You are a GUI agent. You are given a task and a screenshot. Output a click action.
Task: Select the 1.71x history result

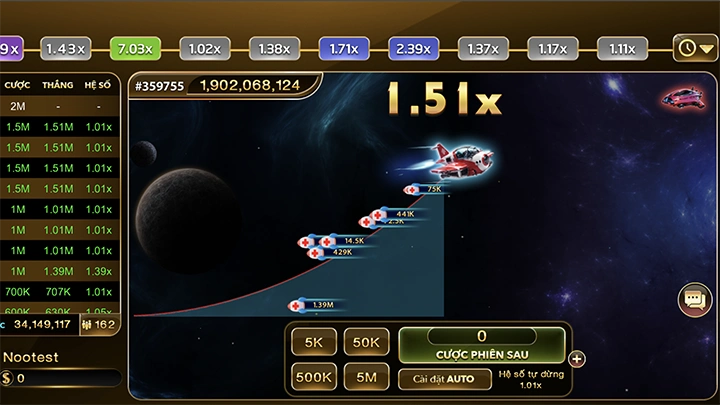pos(343,48)
